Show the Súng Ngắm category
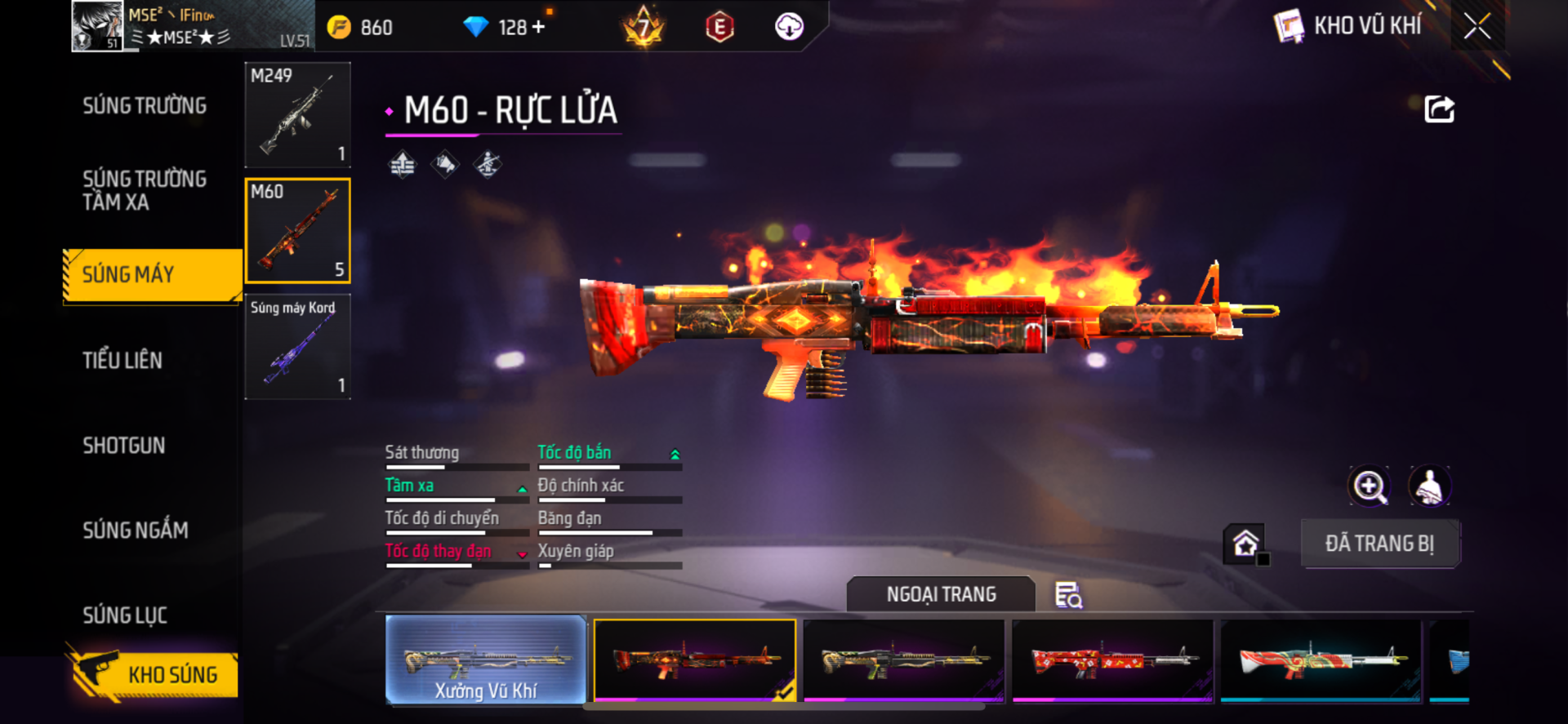 tap(136, 531)
